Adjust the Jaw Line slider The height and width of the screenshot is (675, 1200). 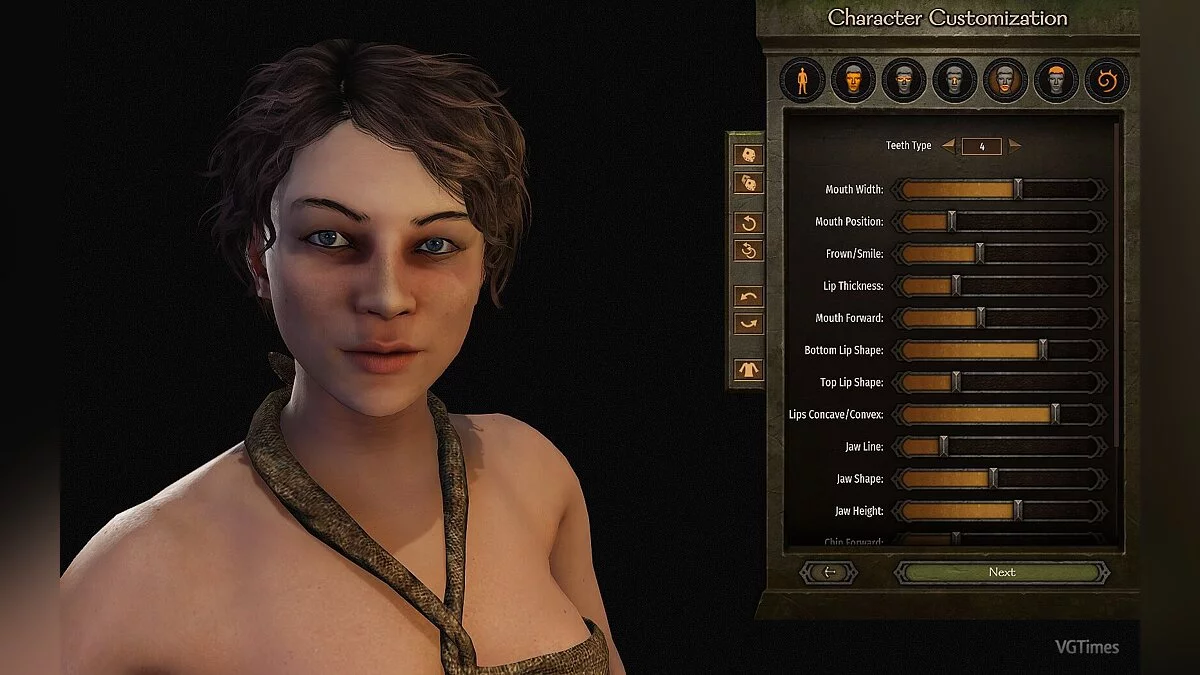(x=943, y=447)
